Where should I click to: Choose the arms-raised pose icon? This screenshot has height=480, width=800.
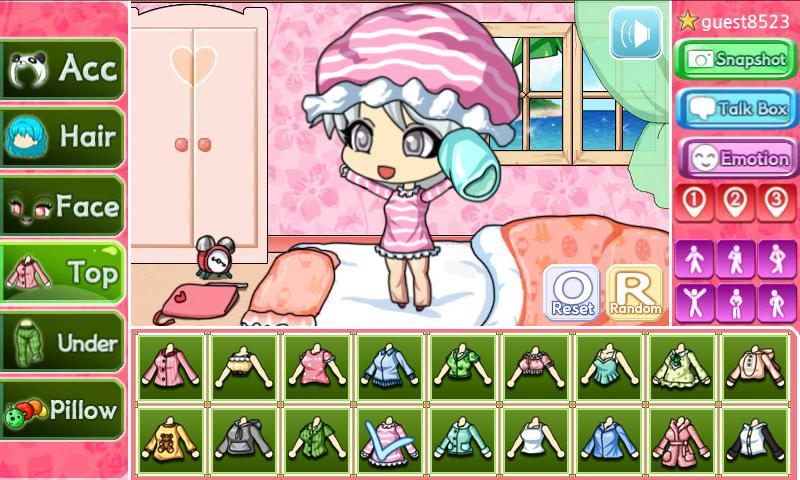[695, 301]
